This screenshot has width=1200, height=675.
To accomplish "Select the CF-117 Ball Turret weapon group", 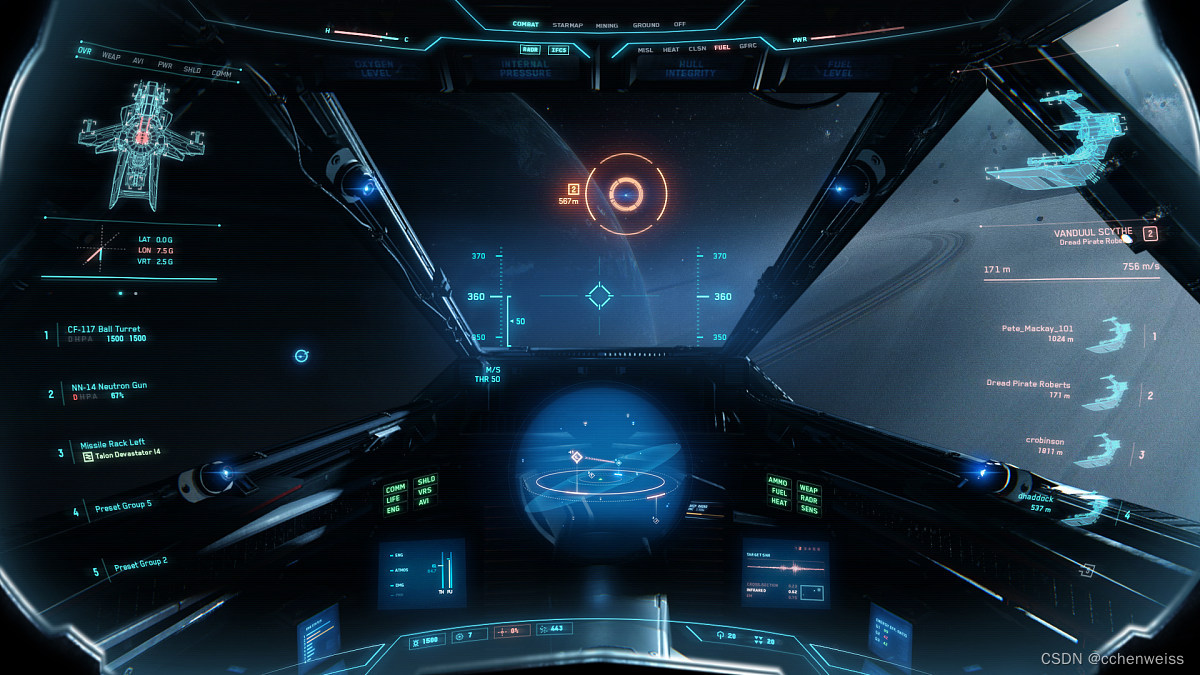I will click(x=104, y=329).
